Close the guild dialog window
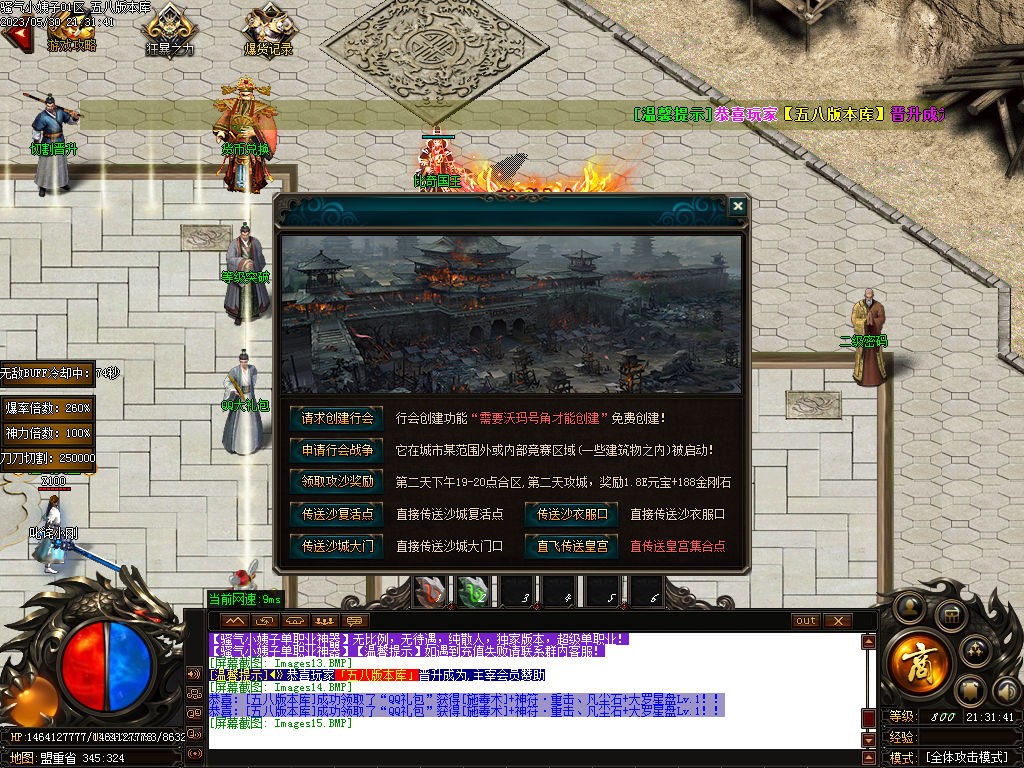This screenshot has height=768, width=1024. coord(737,206)
